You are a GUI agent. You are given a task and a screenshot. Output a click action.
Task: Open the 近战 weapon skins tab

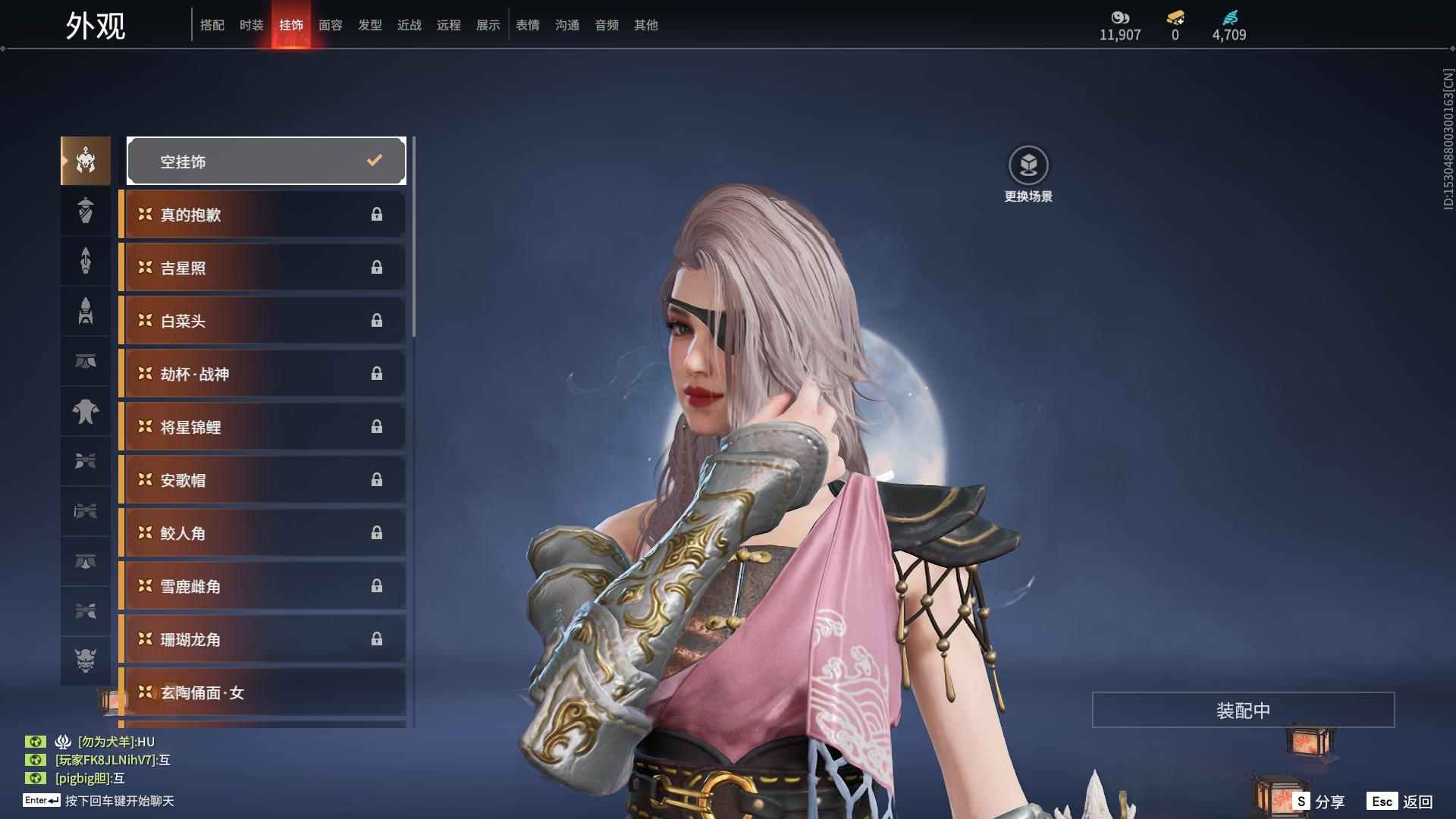409,25
